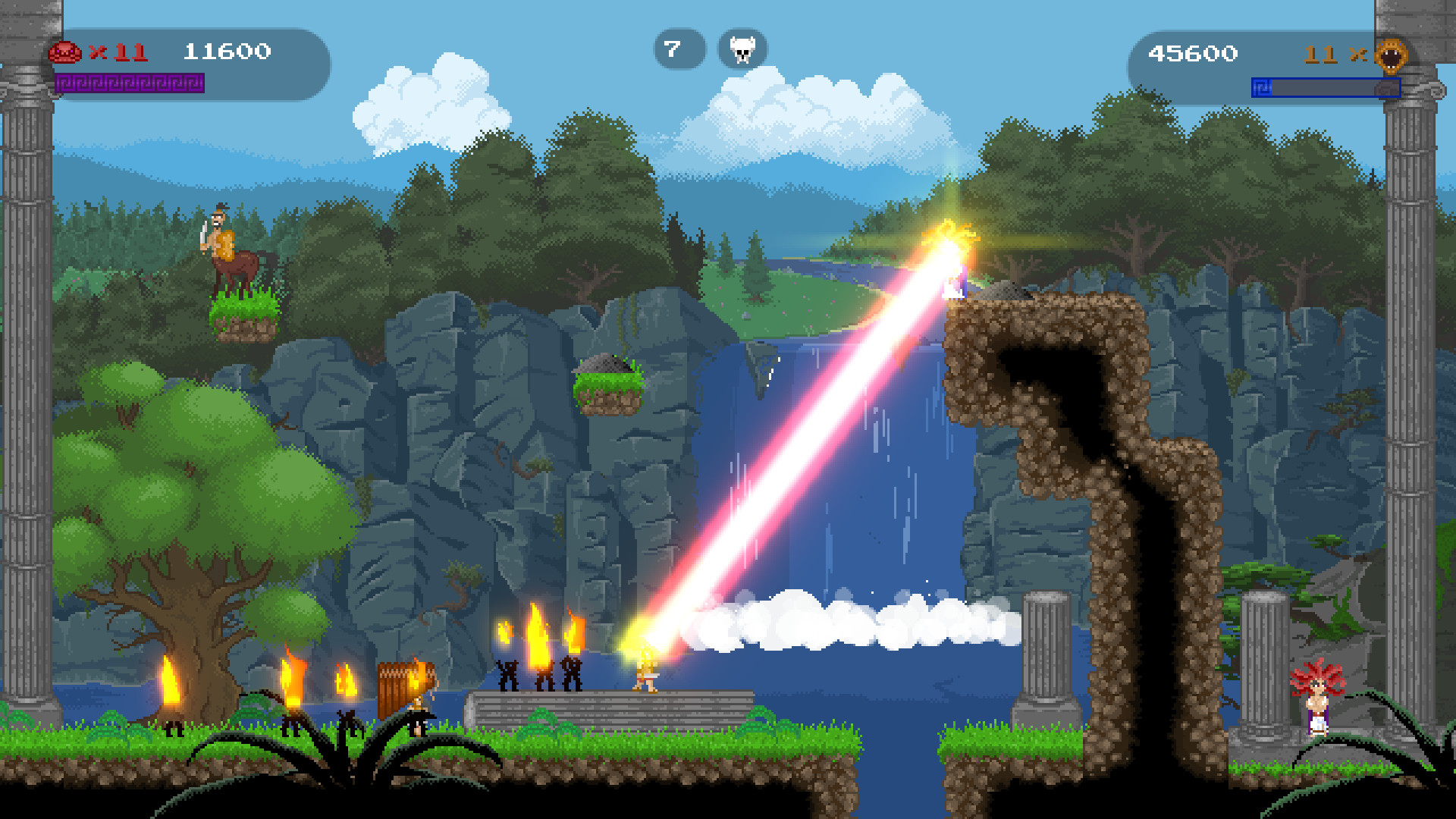
Task: Toggle the blue energy bar top right
Action: tap(1324, 87)
